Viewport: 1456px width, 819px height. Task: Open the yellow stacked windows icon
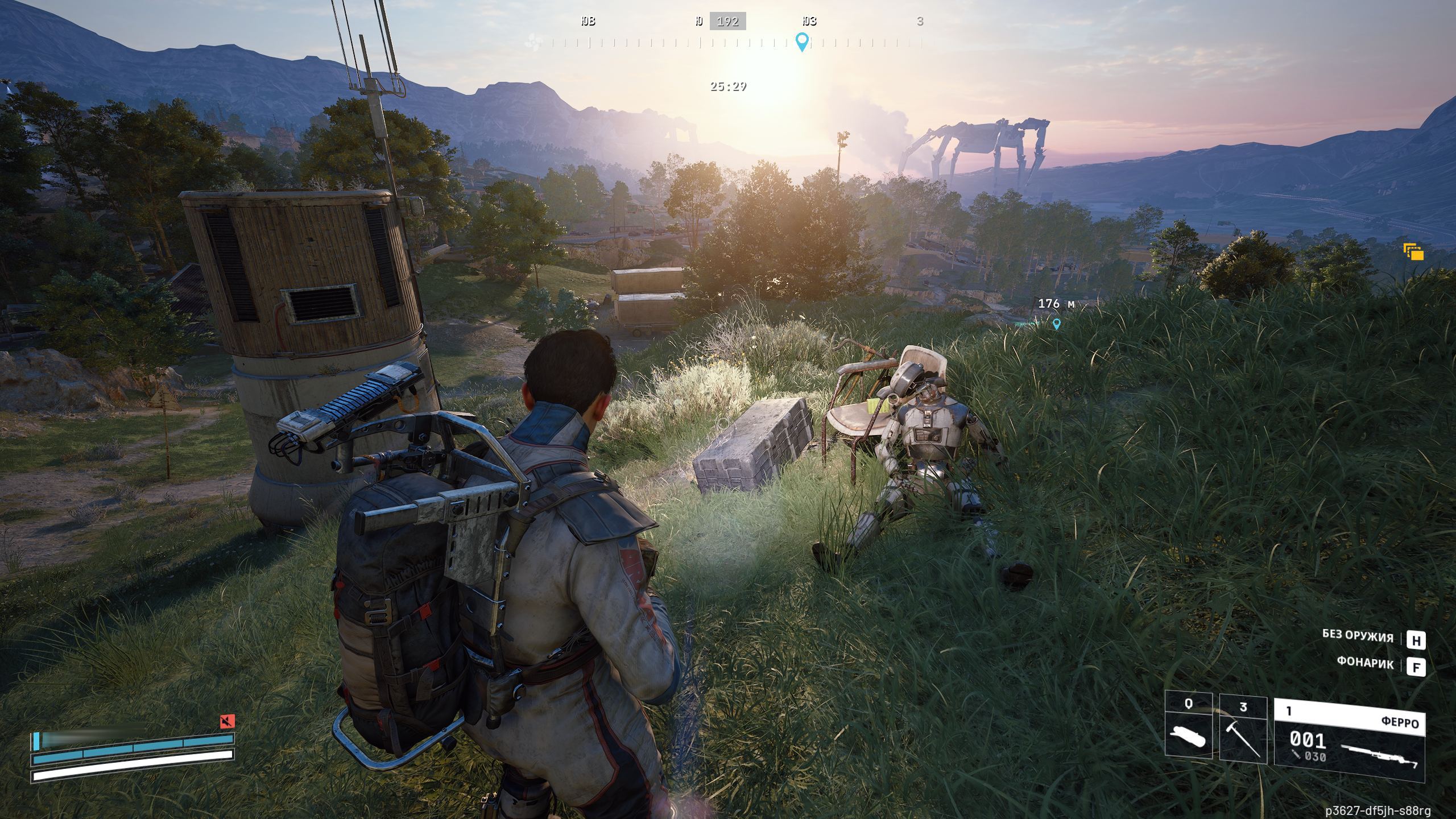[1413, 251]
